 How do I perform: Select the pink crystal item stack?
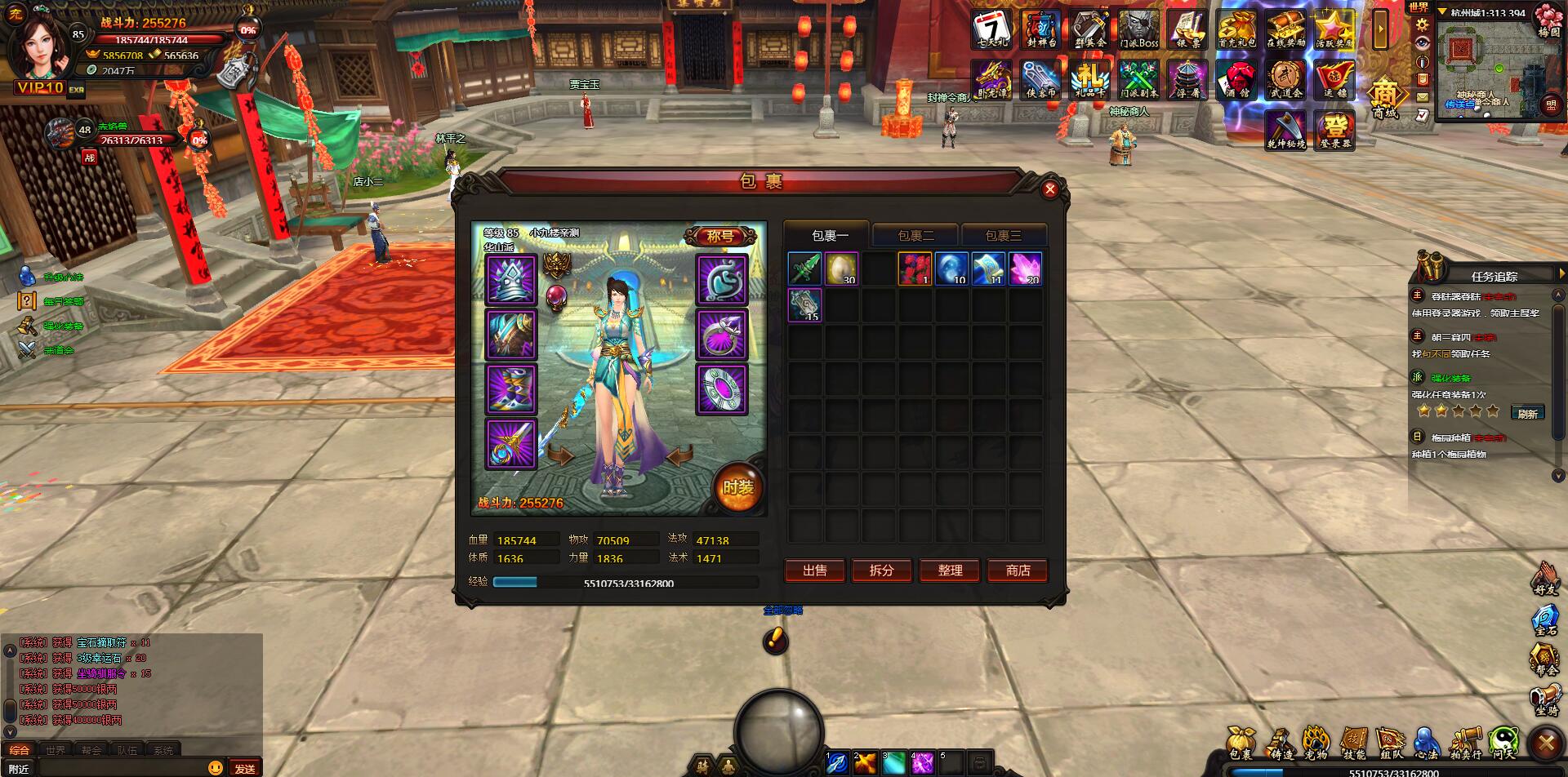pos(1025,269)
